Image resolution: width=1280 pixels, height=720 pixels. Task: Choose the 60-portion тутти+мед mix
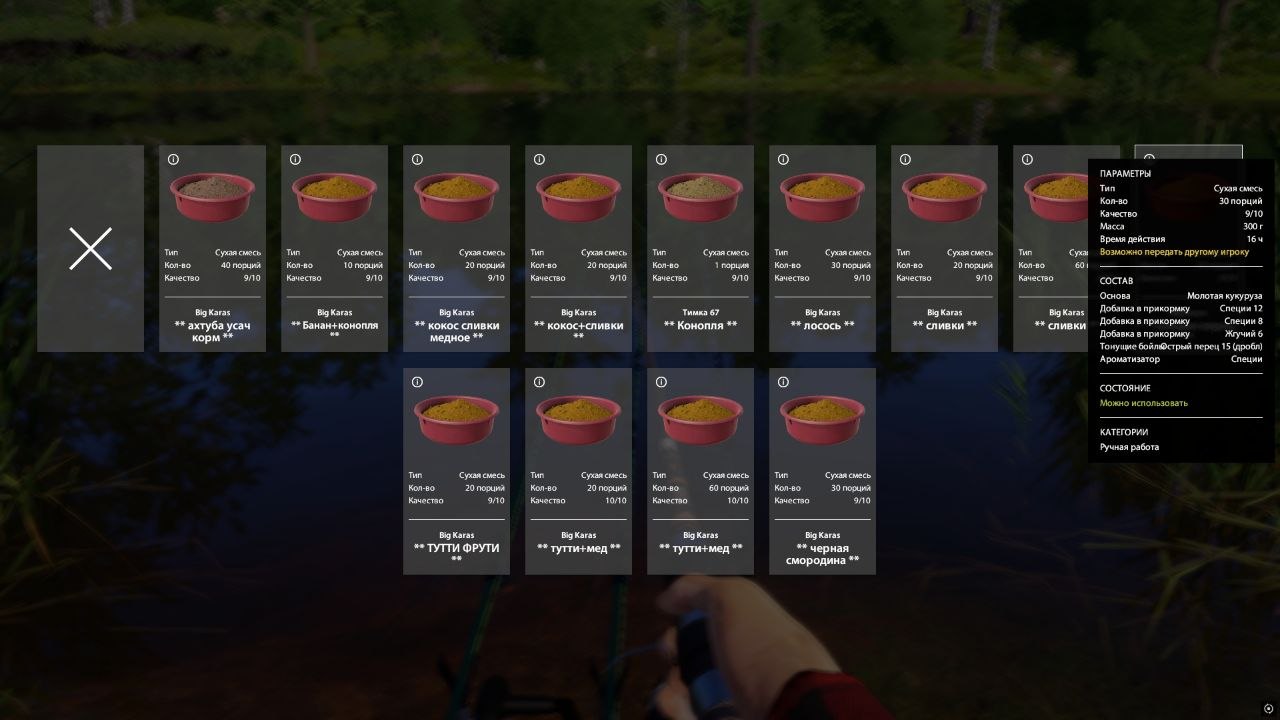[700, 471]
